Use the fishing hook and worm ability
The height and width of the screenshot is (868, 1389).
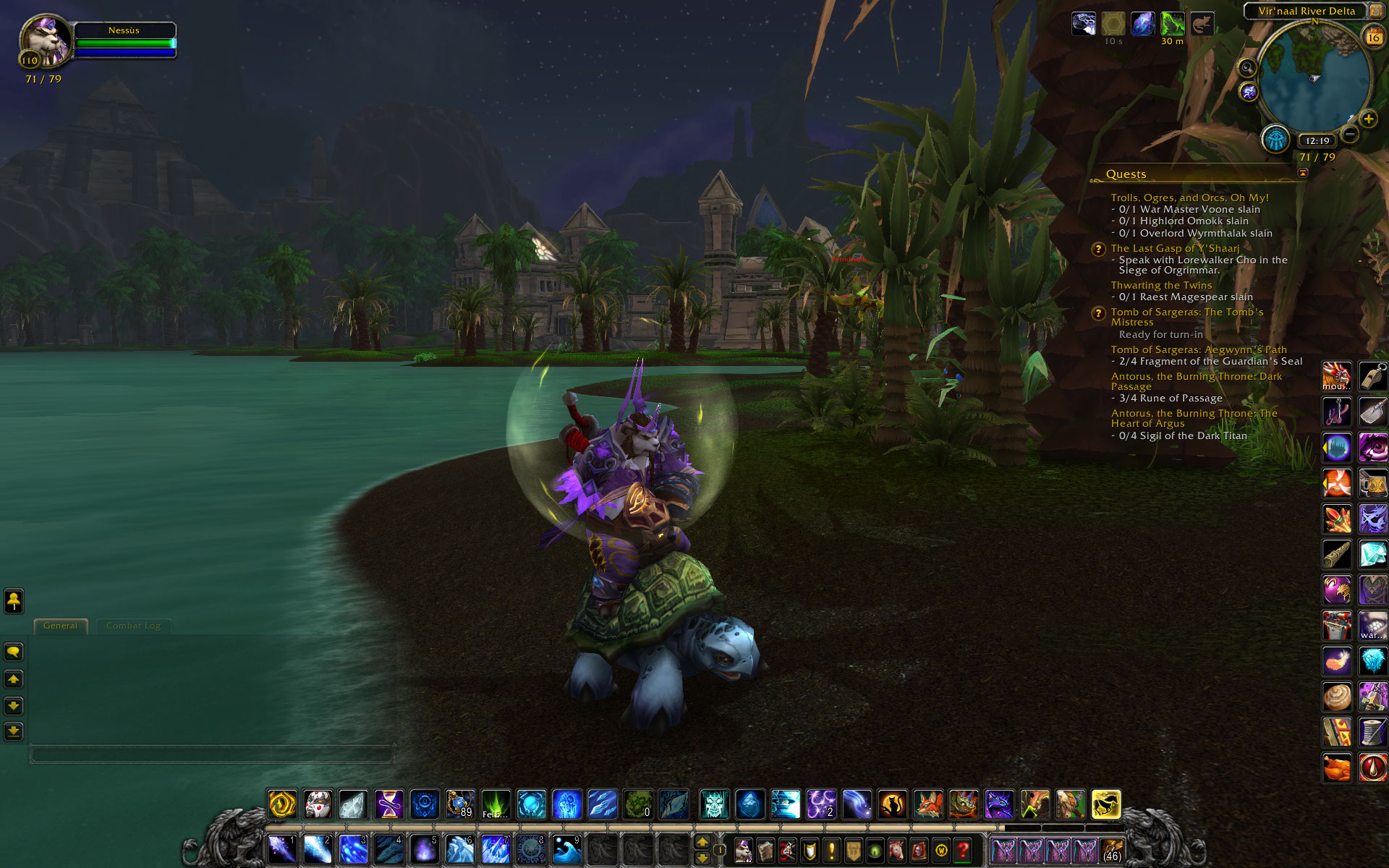coord(1336,412)
